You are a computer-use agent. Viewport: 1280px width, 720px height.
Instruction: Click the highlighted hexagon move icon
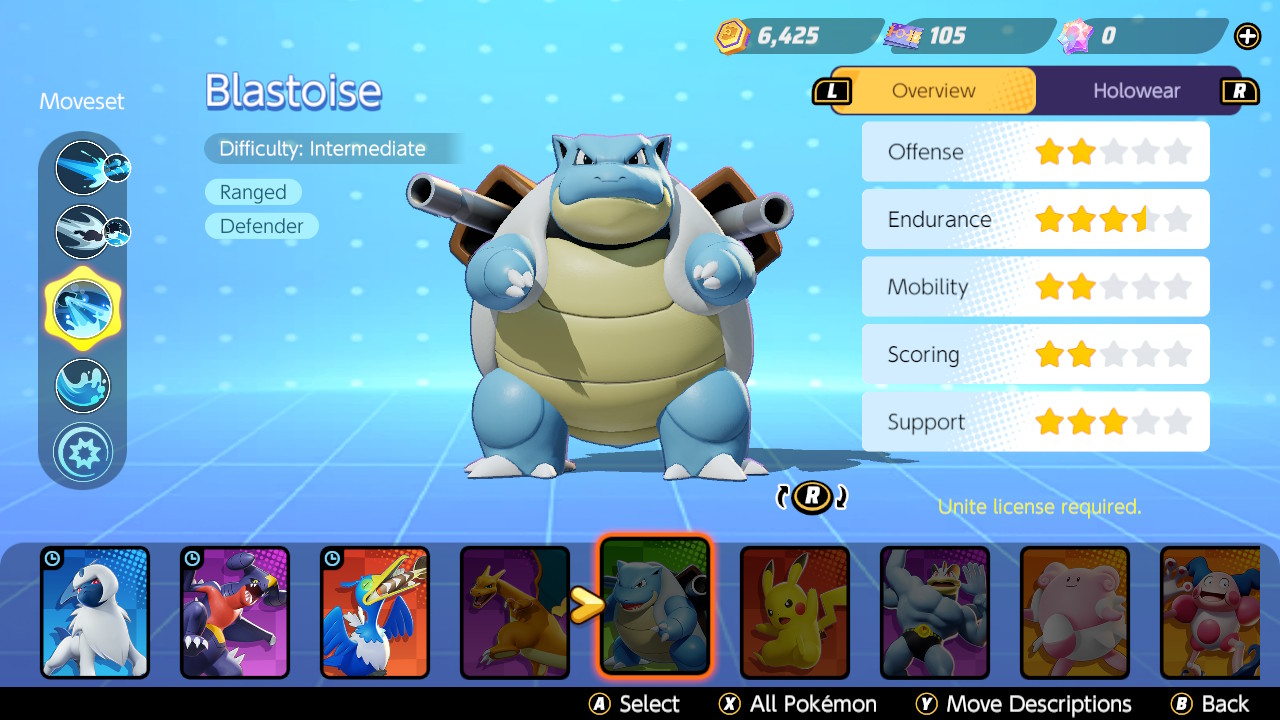click(x=82, y=307)
